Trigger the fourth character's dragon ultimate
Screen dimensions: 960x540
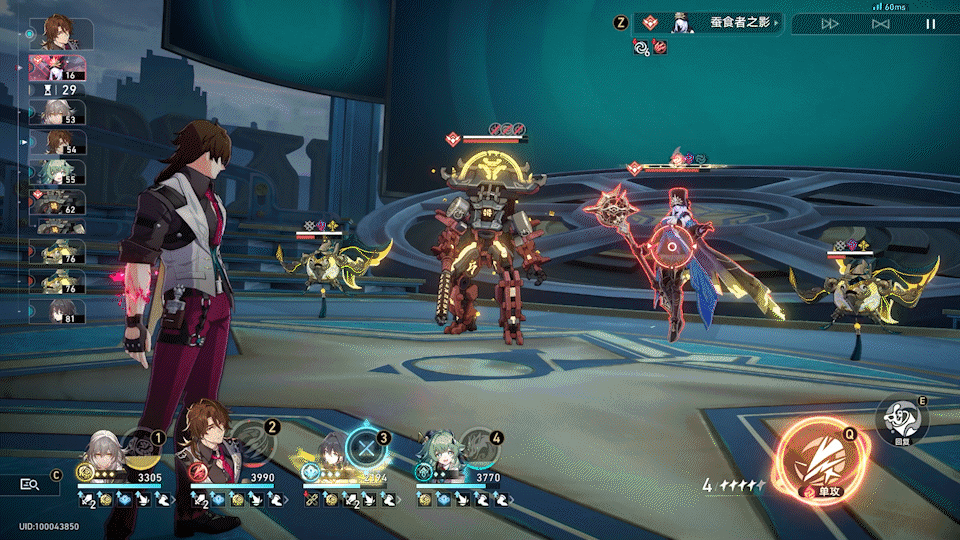(x=478, y=448)
